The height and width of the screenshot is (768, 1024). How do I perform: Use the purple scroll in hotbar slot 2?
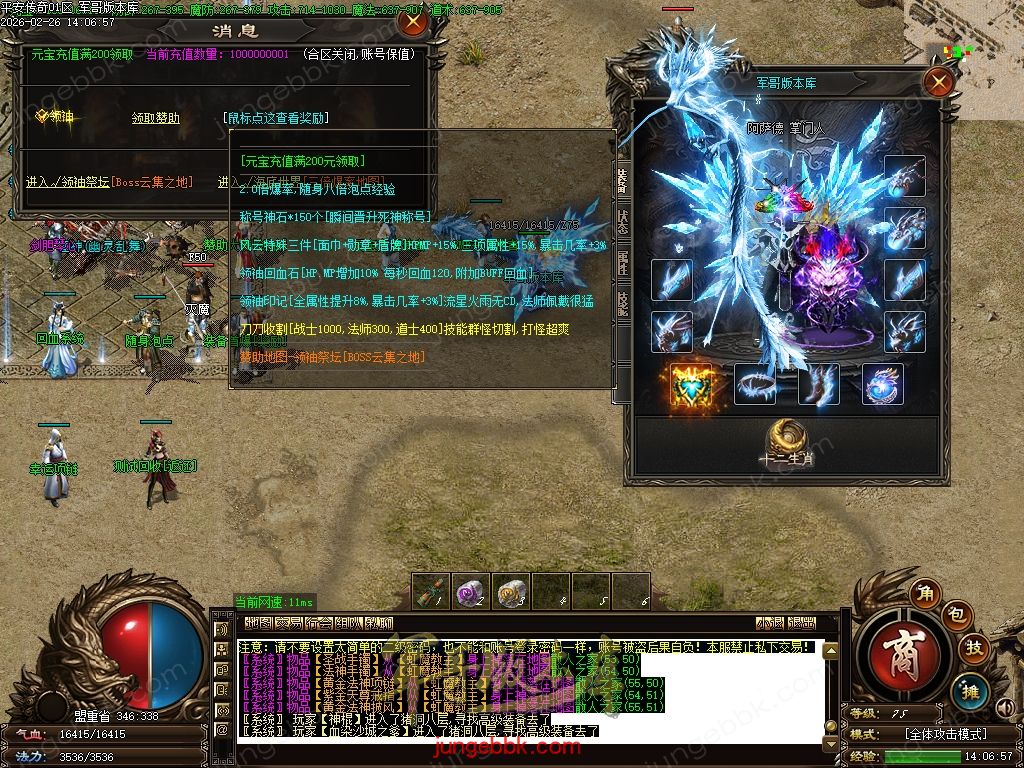471,591
